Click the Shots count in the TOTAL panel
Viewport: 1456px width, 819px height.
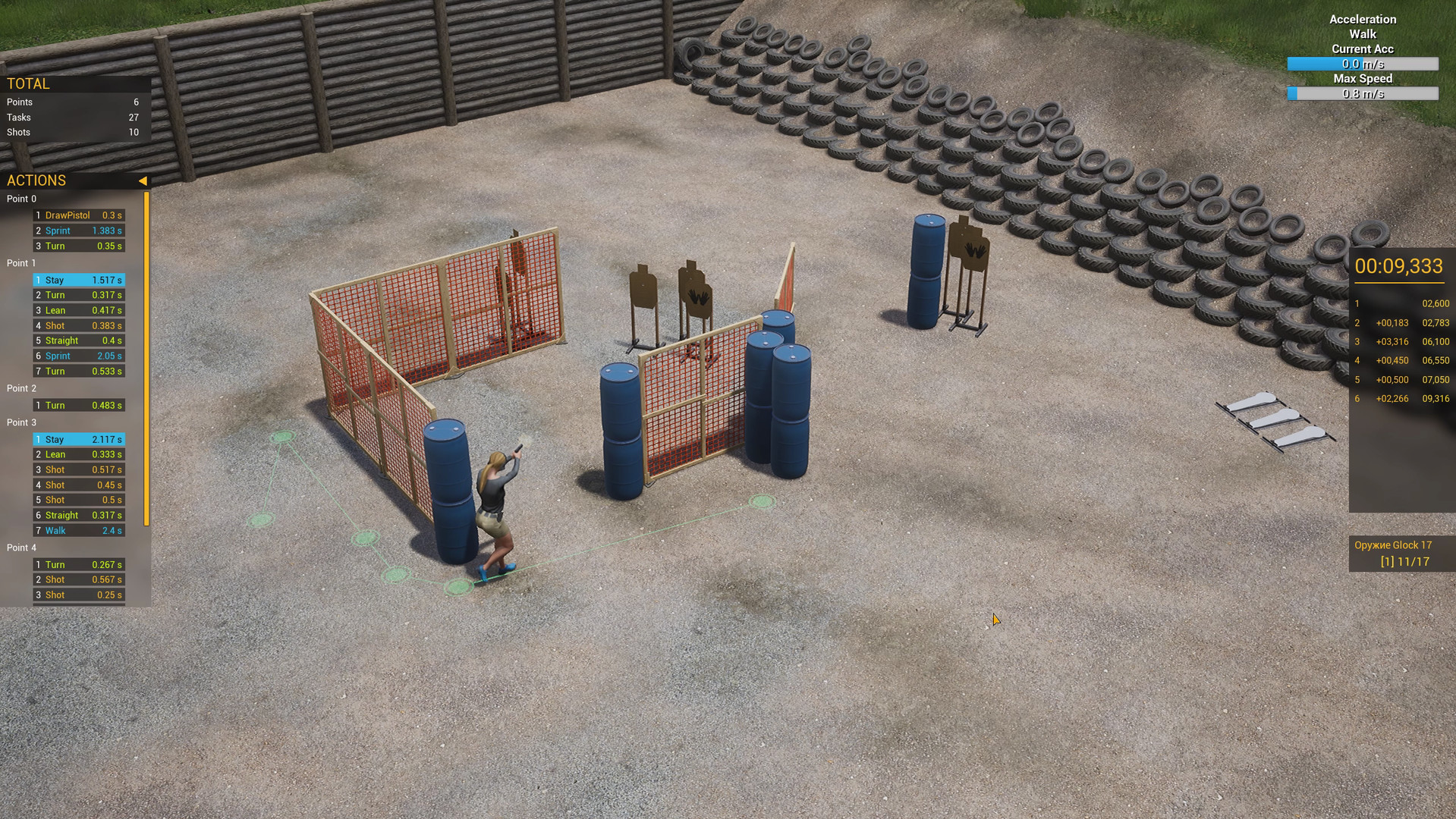coord(72,132)
